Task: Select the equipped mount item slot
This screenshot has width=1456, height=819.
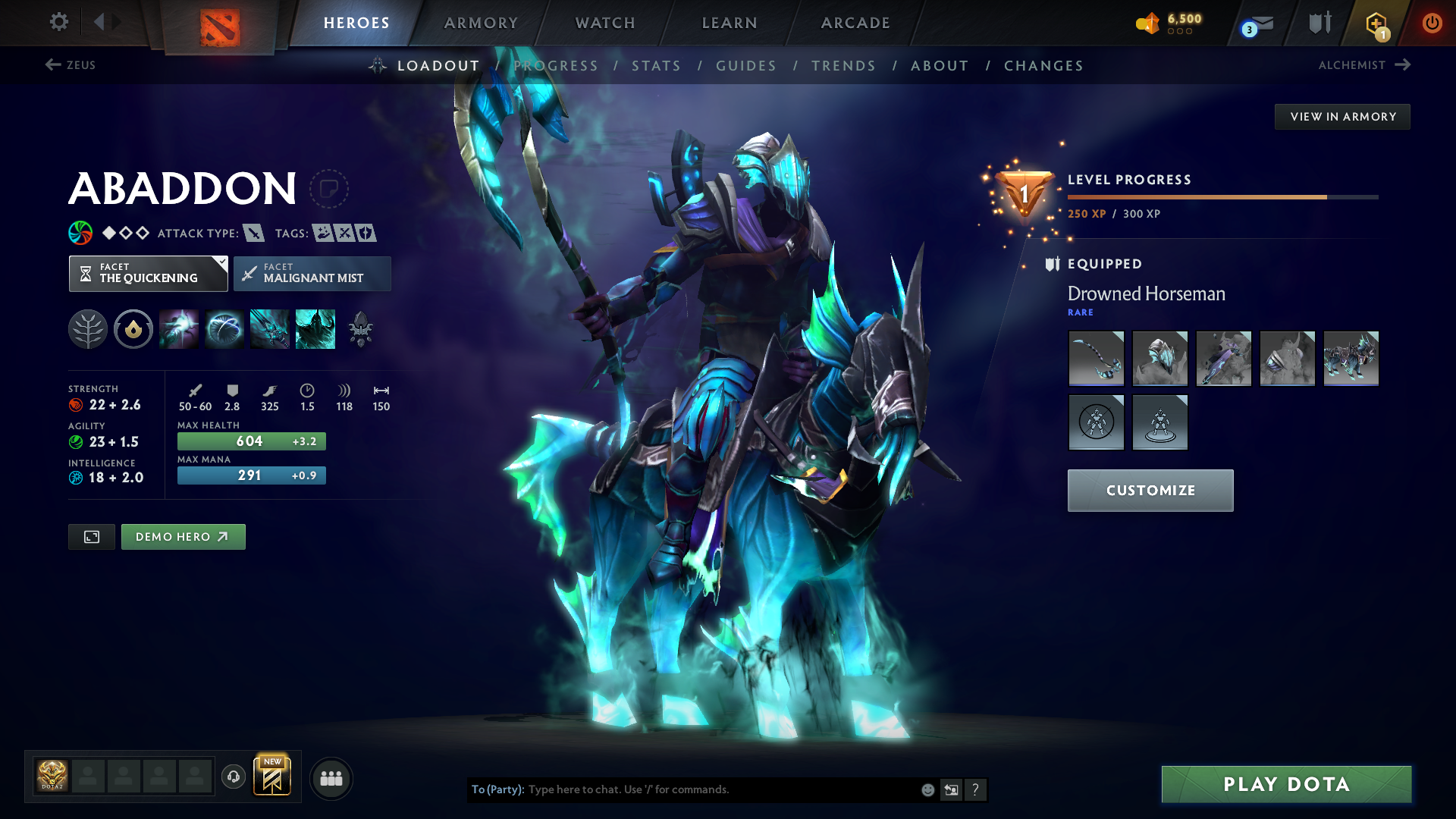Action: click(1351, 359)
